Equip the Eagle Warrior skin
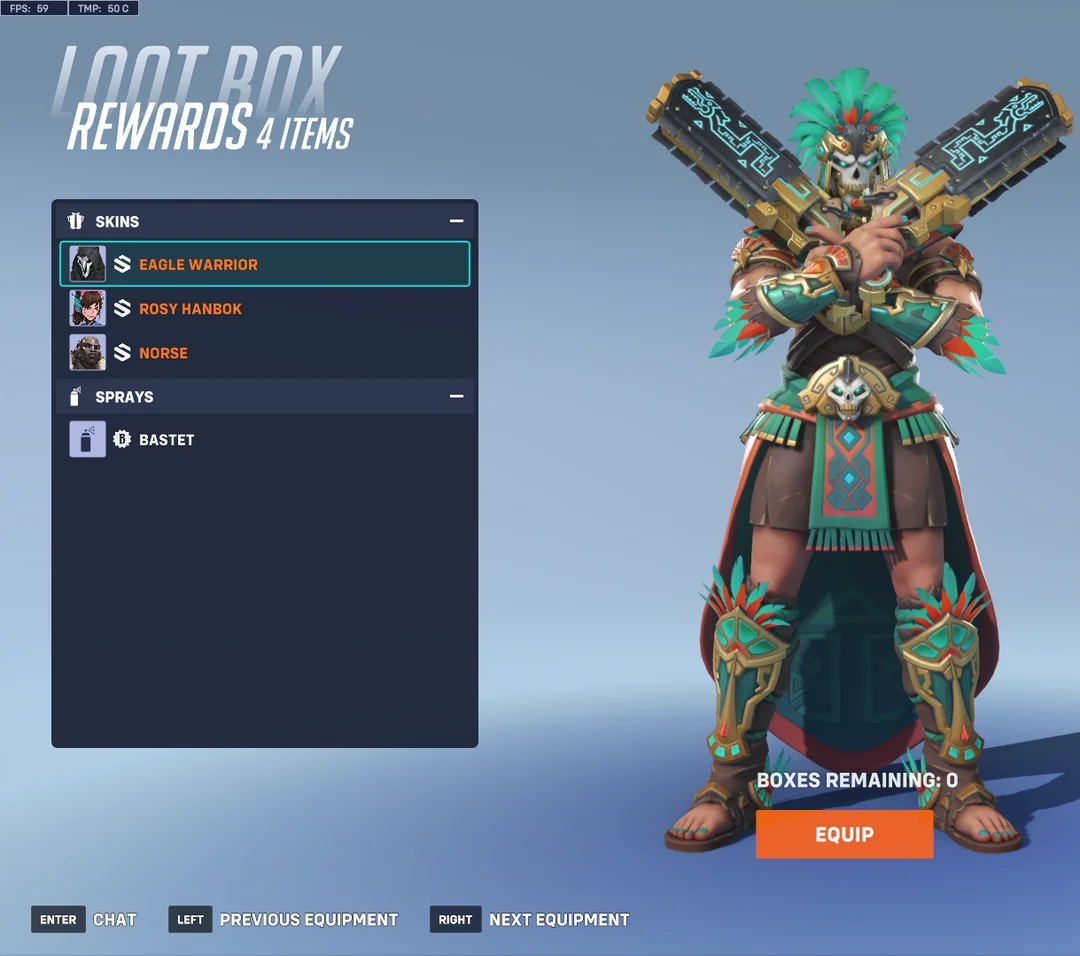Screen dimensions: 1080x956 click(844, 834)
